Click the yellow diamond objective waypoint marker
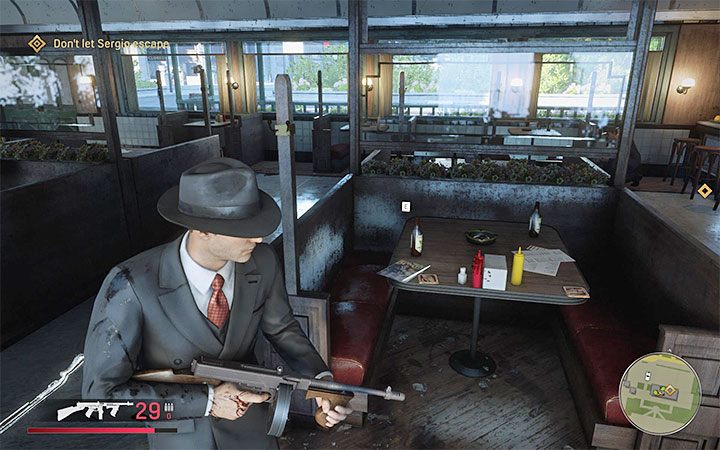The image size is (720, 450). (705, 189)
